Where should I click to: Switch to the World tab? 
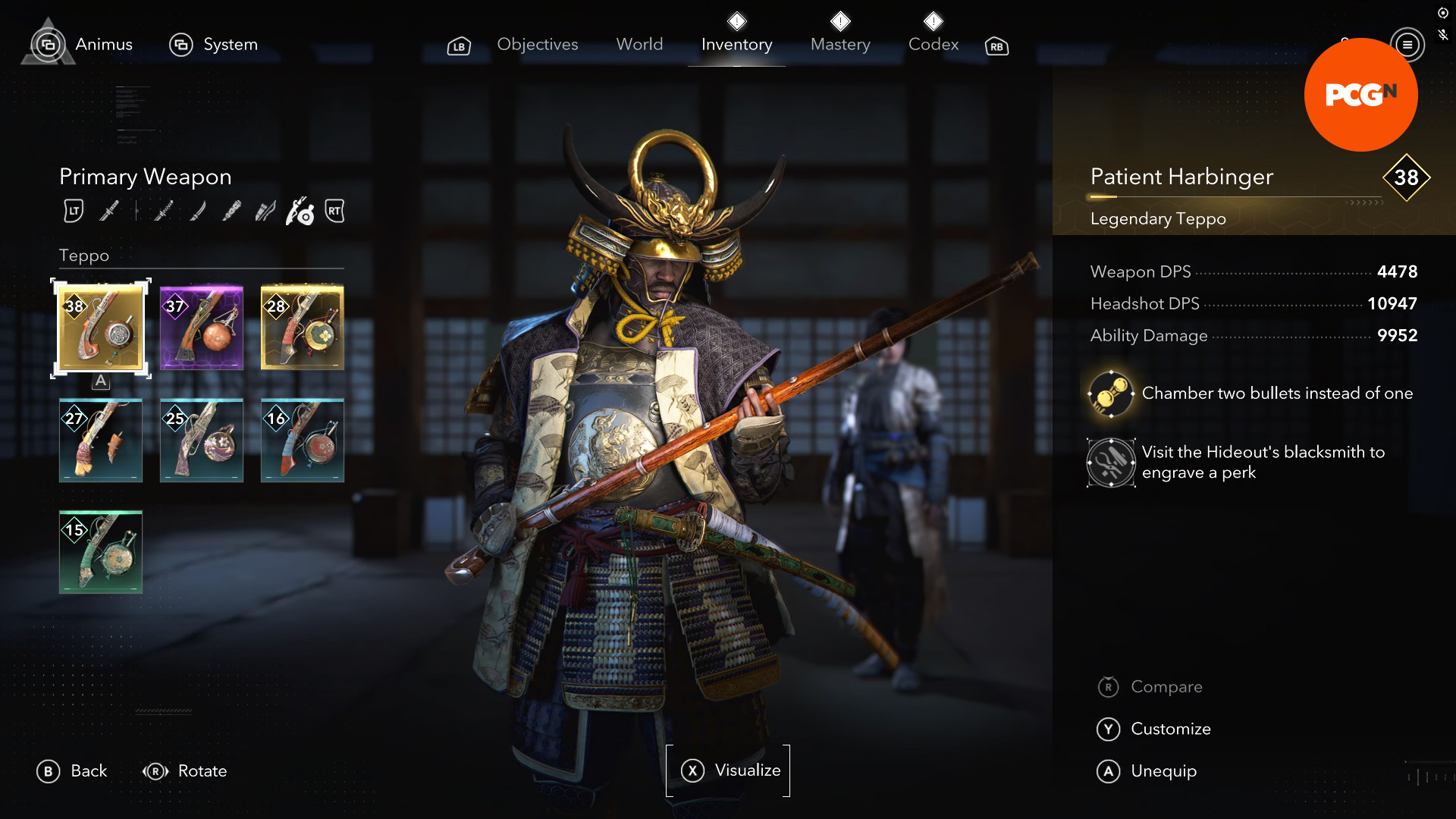click(639, 45)
